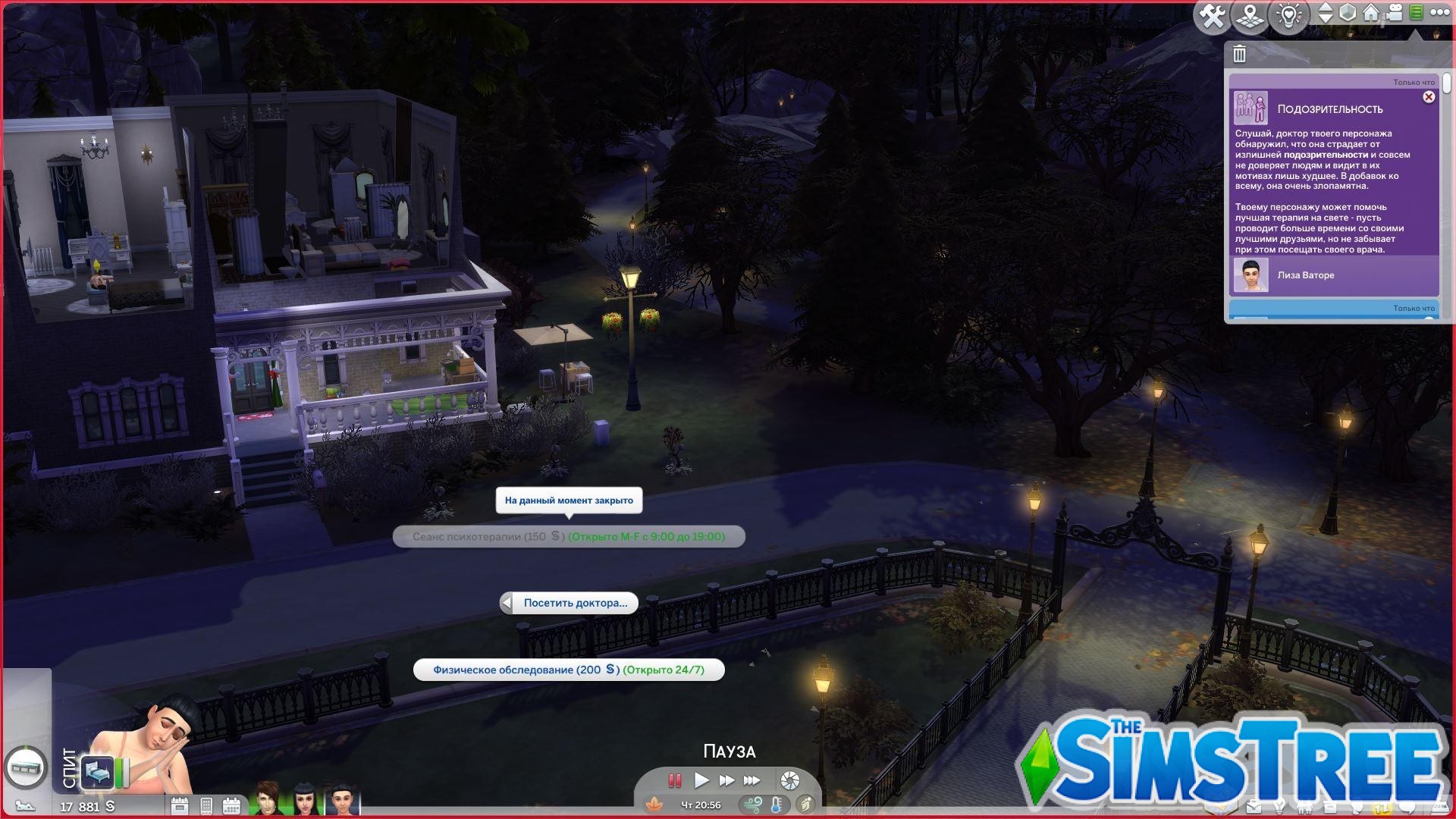
Task: Open the notification wall green list icon
Action: coord(1416,13)
